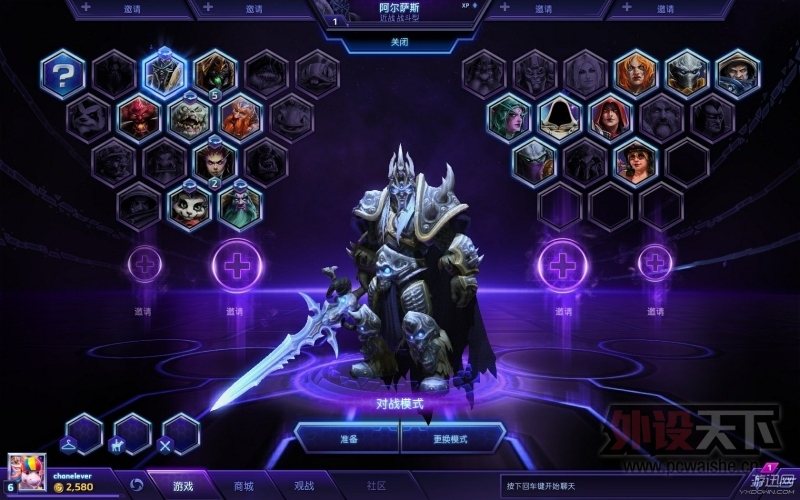Select the panda Chen hero portrait
This screenshot has height=500, width=800.
[190, 205]
